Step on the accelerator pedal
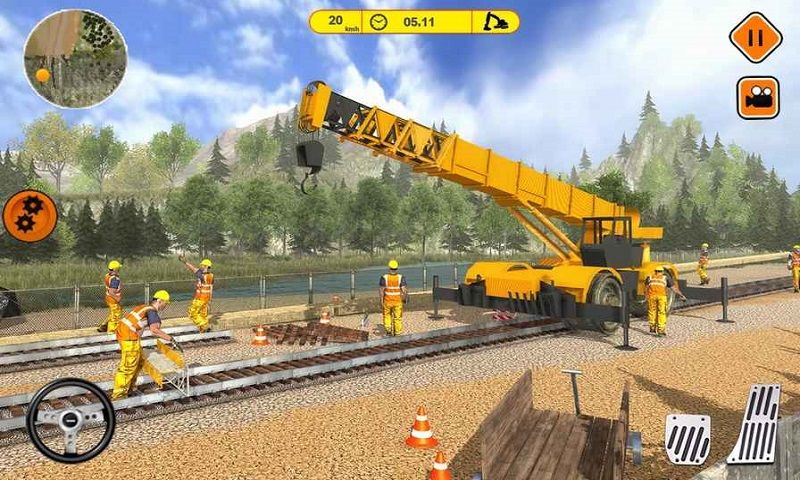The image size is (800, 480). coord(753,424)
